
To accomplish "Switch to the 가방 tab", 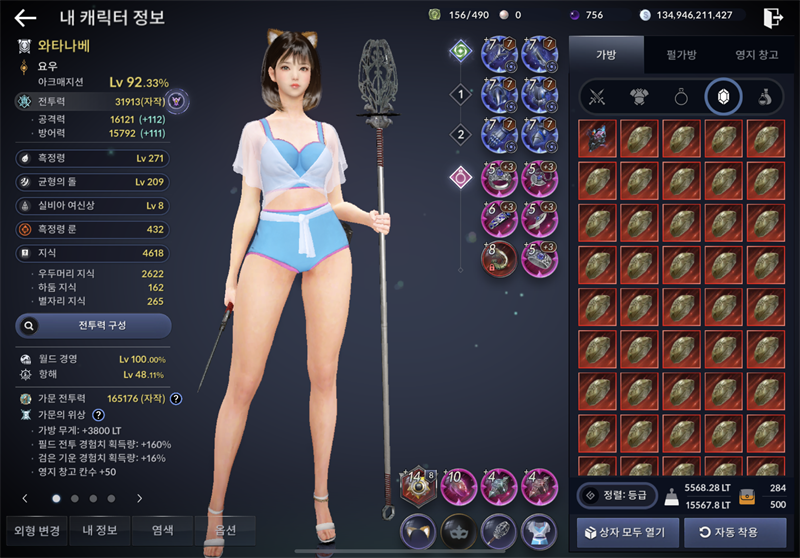I will 606,55.
